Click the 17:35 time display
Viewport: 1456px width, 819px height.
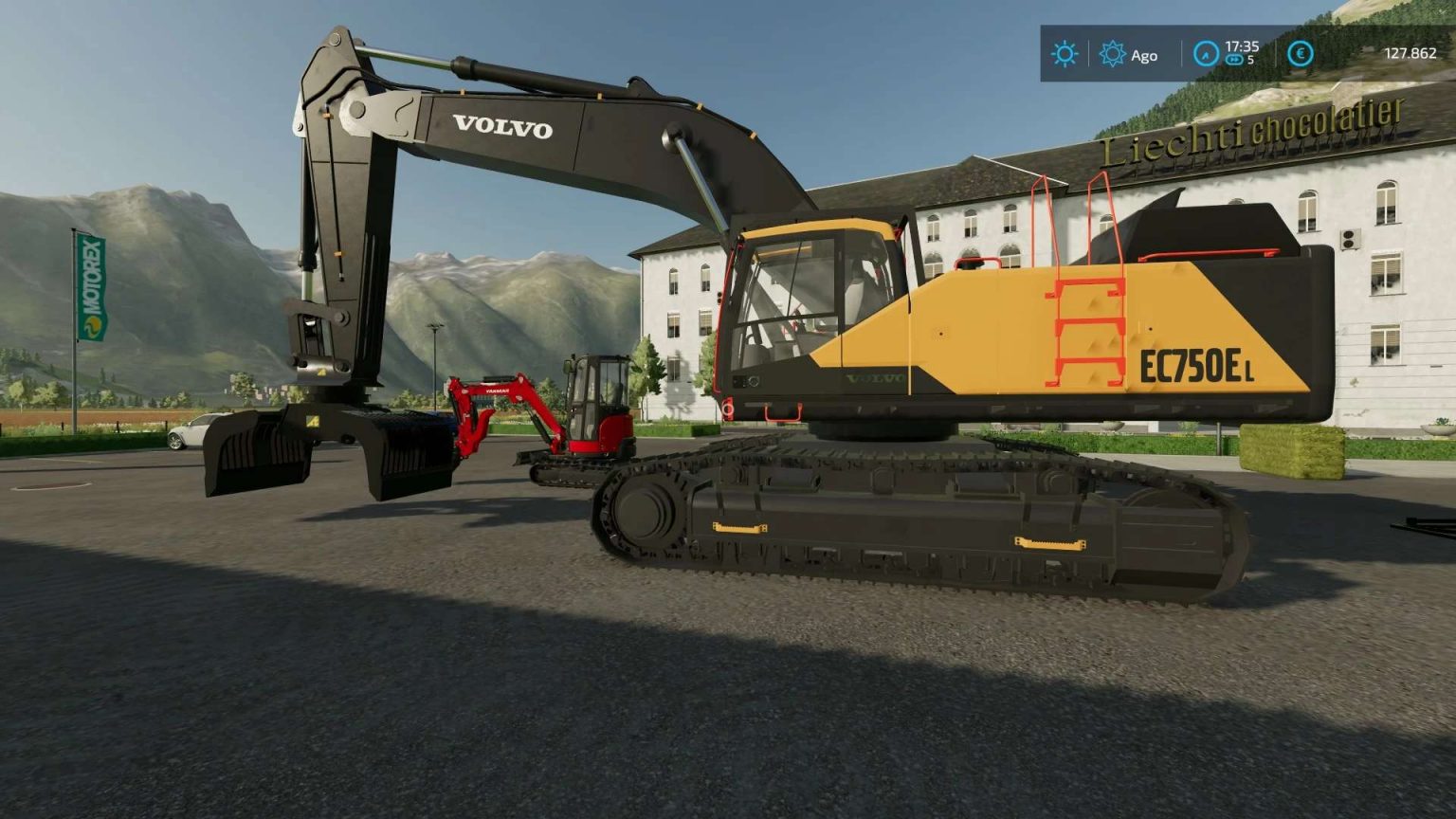(x=1242, y=47)
